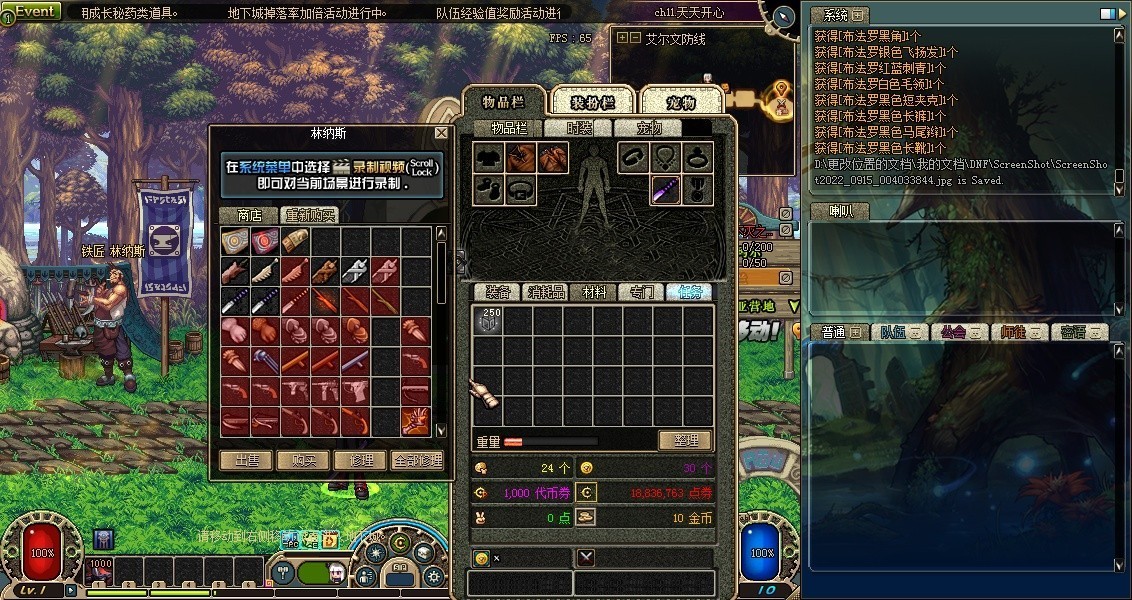Screen dimensions: 1132x600
Task: Open the 重新购买 buyback tab
Action: (x=309, y=215)
